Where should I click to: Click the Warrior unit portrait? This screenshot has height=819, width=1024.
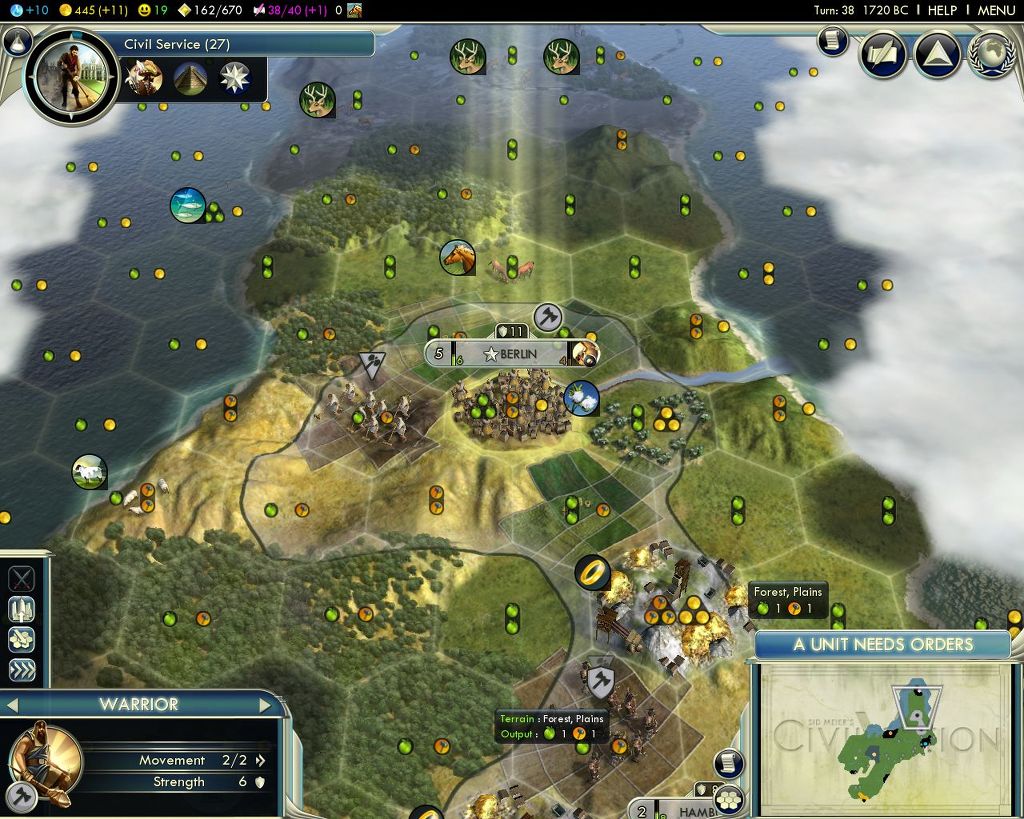(45, 753)
